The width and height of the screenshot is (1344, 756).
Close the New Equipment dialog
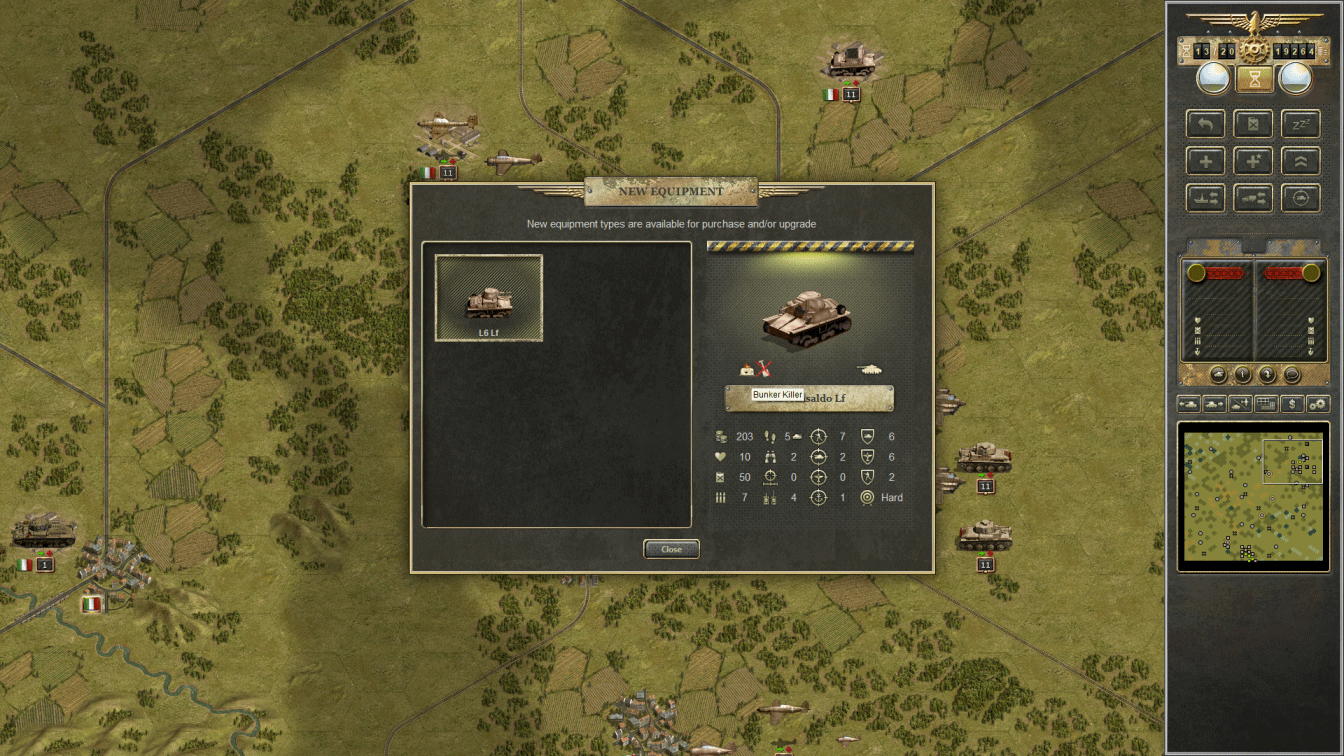tap(671, 549)
